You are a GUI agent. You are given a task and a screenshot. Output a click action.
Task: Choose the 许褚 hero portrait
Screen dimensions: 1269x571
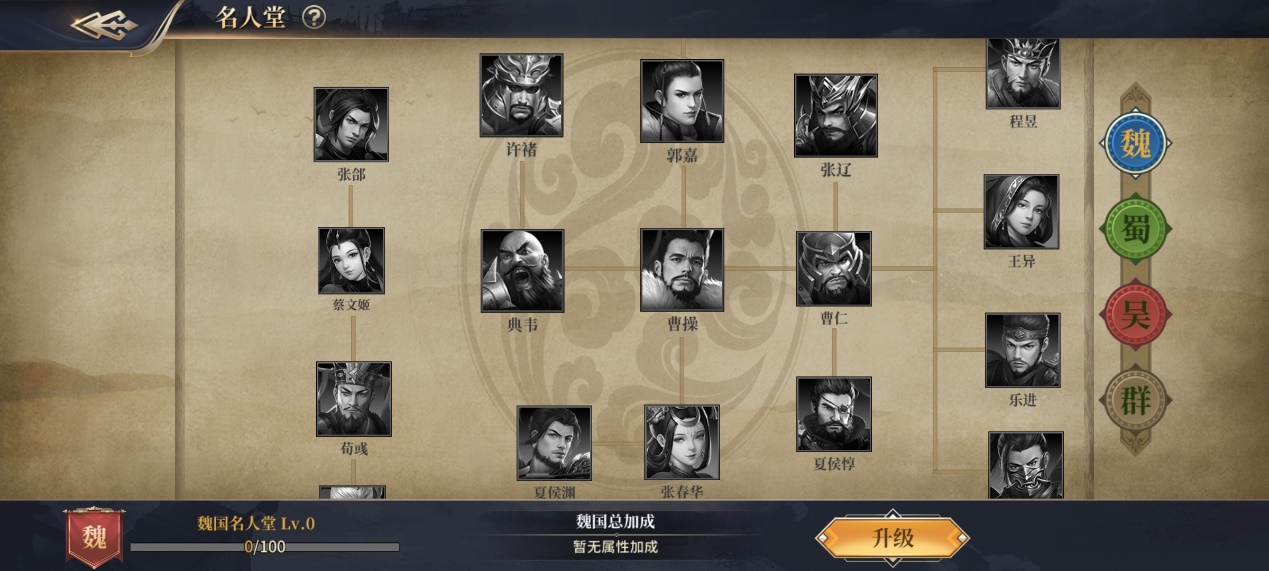tap(521, 95)
